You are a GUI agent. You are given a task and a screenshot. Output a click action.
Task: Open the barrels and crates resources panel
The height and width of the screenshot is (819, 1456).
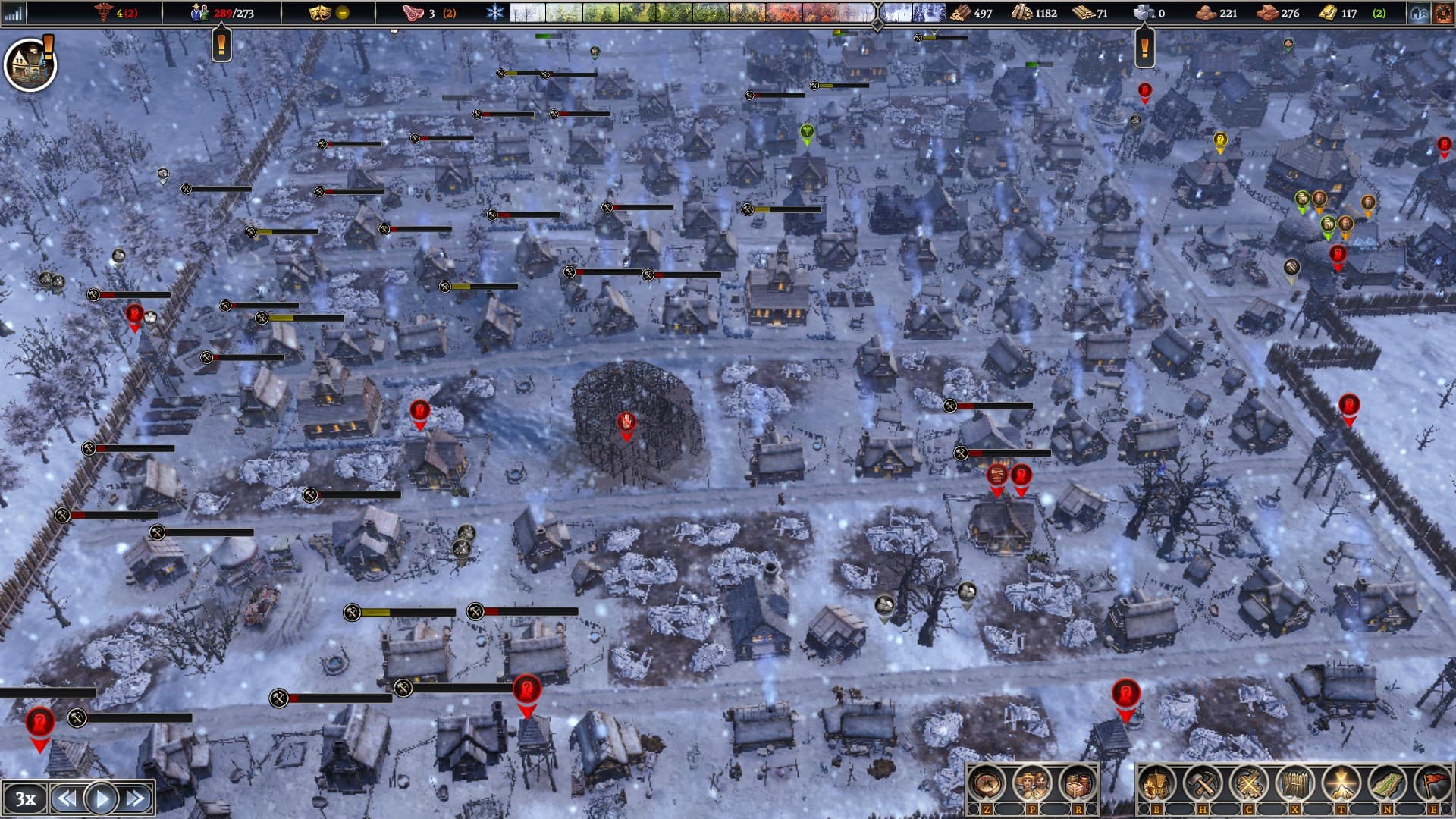pyautogui.click(x=1078, y=784)
